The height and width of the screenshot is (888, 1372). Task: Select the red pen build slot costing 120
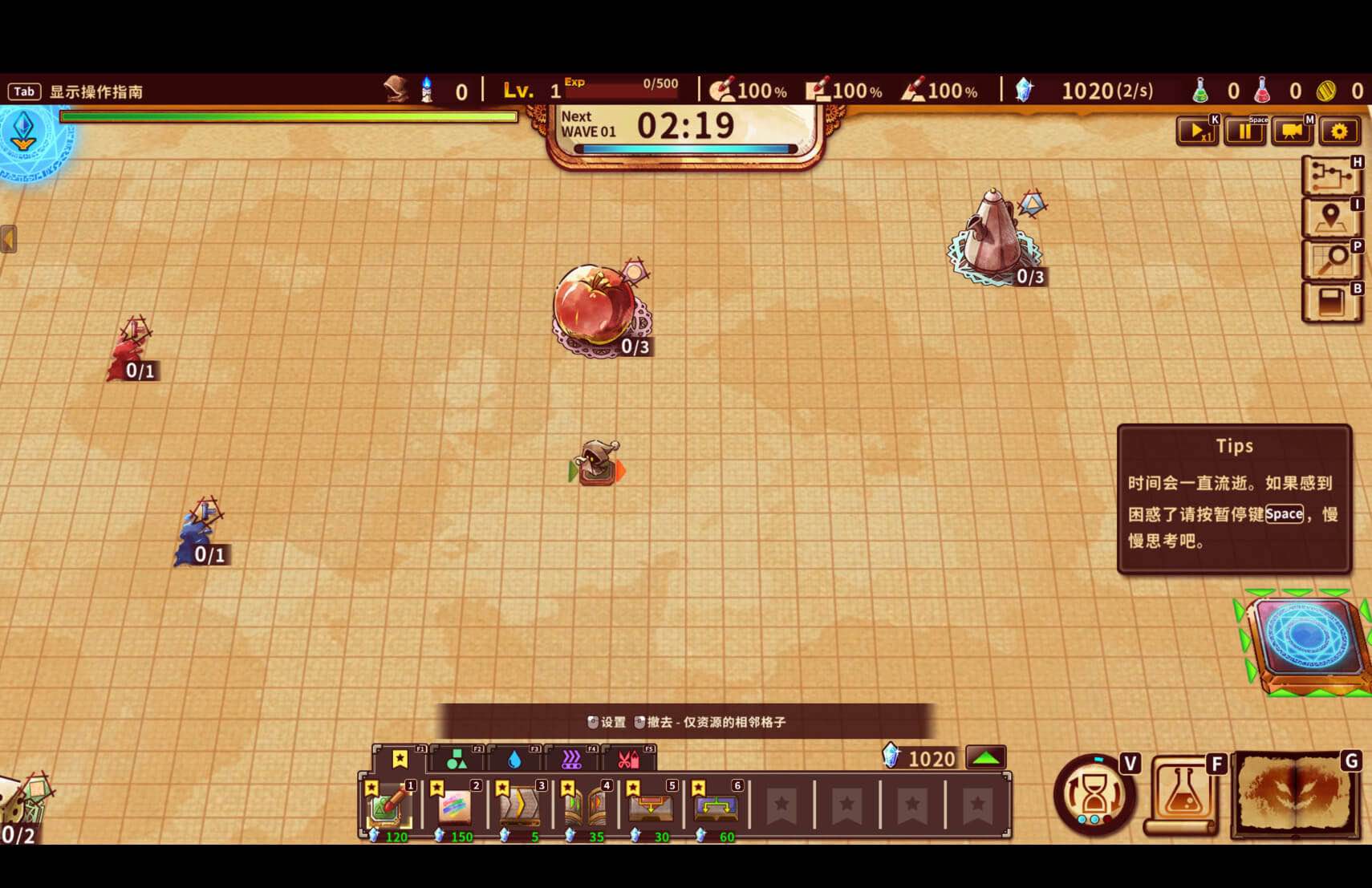pyautogui.click(x=389, y=806)
